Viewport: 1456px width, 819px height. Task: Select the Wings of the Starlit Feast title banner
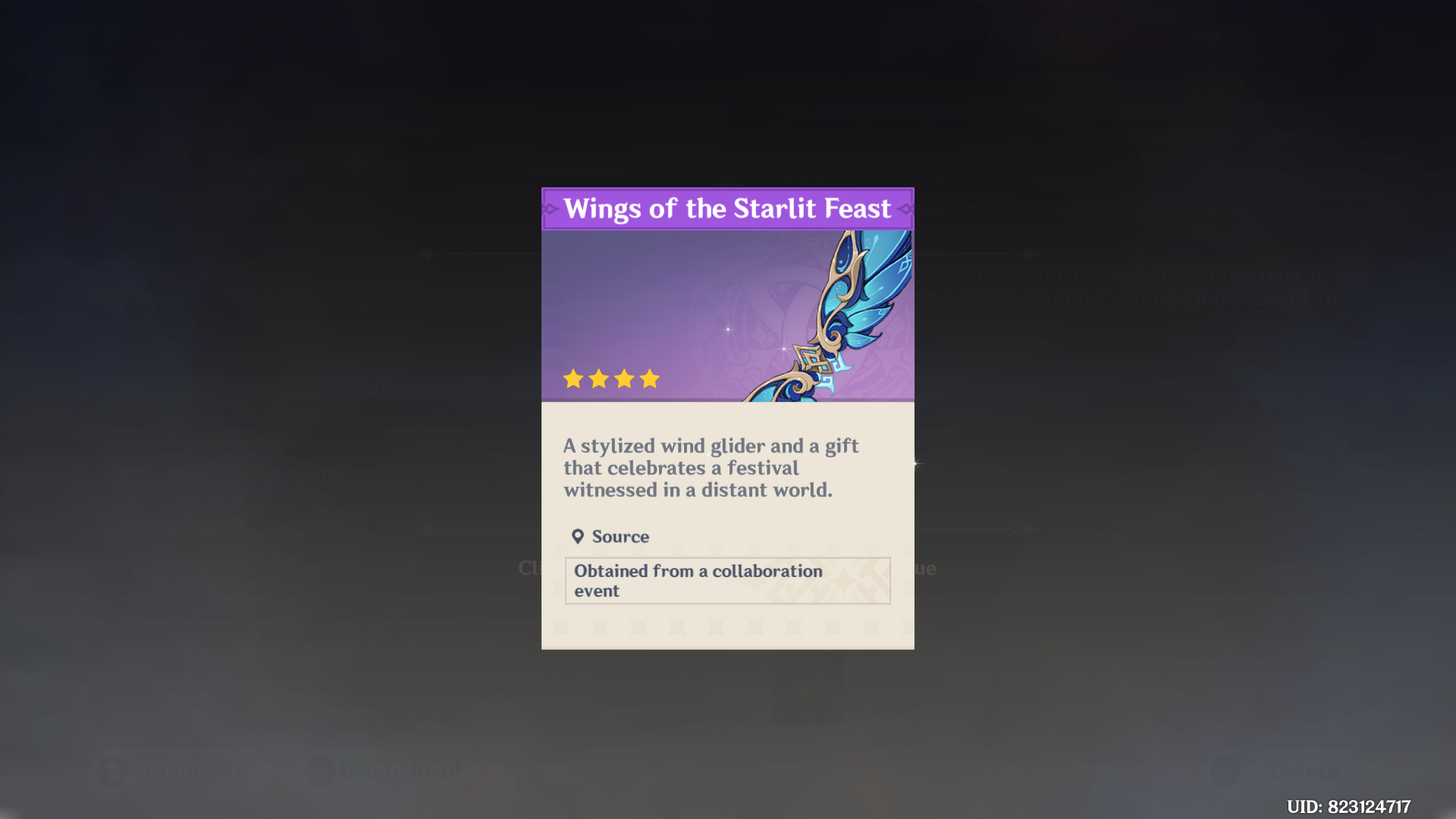click(x=727, y=209)
